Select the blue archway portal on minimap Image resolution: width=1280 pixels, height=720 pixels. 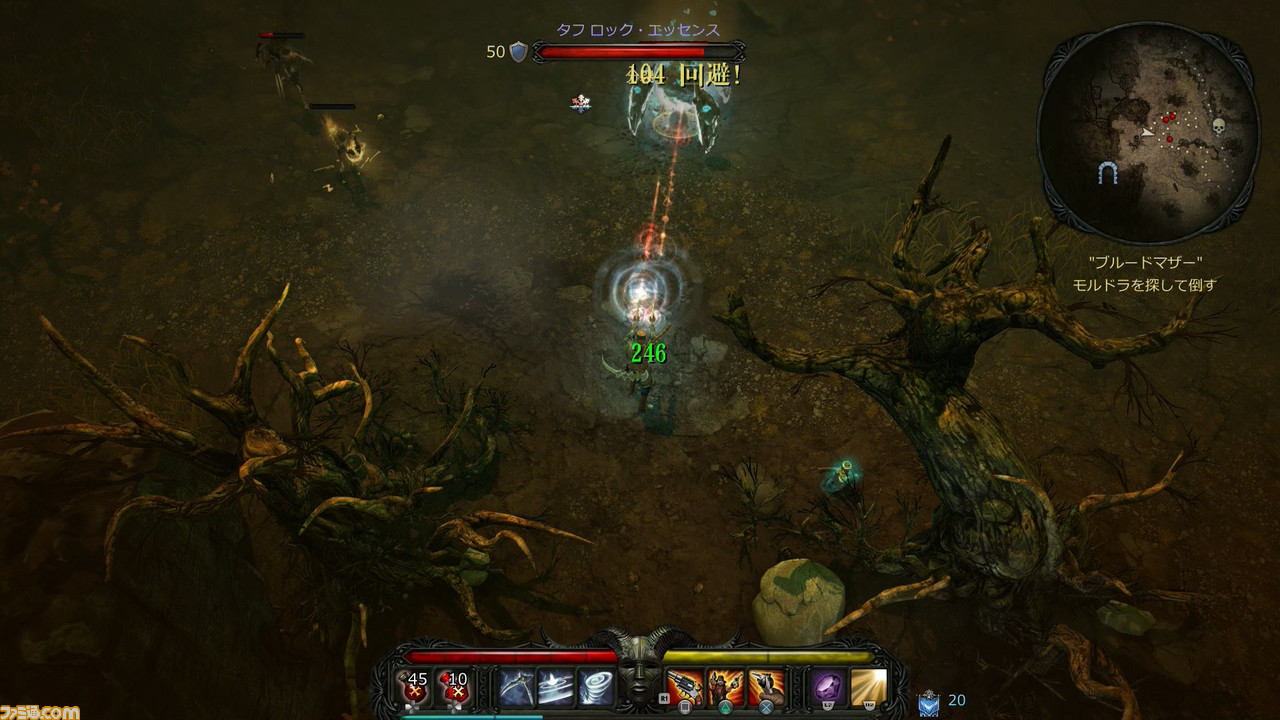[1107, 174]
